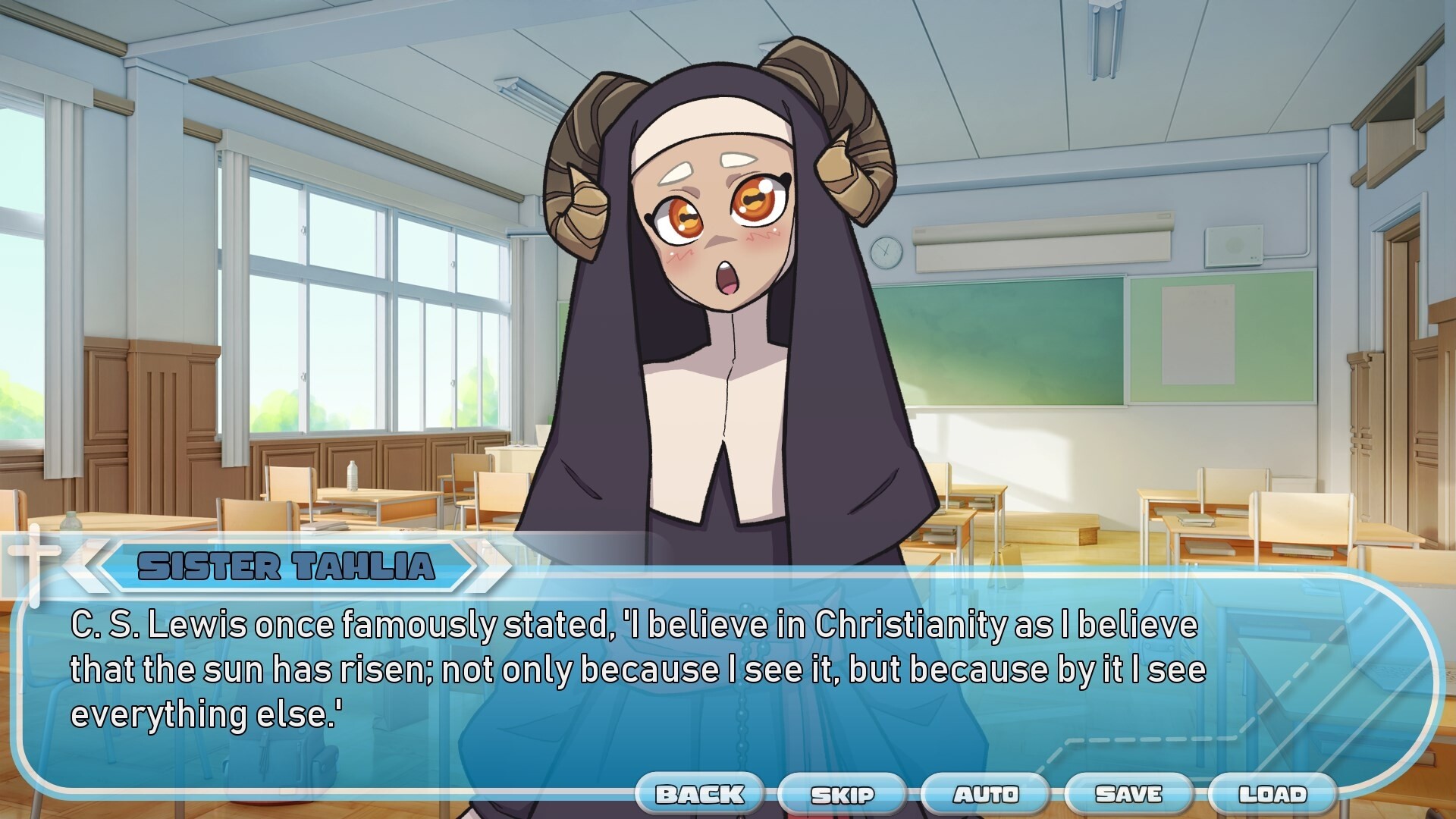Click Back to reread the previous line
This screenshot has width=1456, height=819.
(x=699, y=795)
